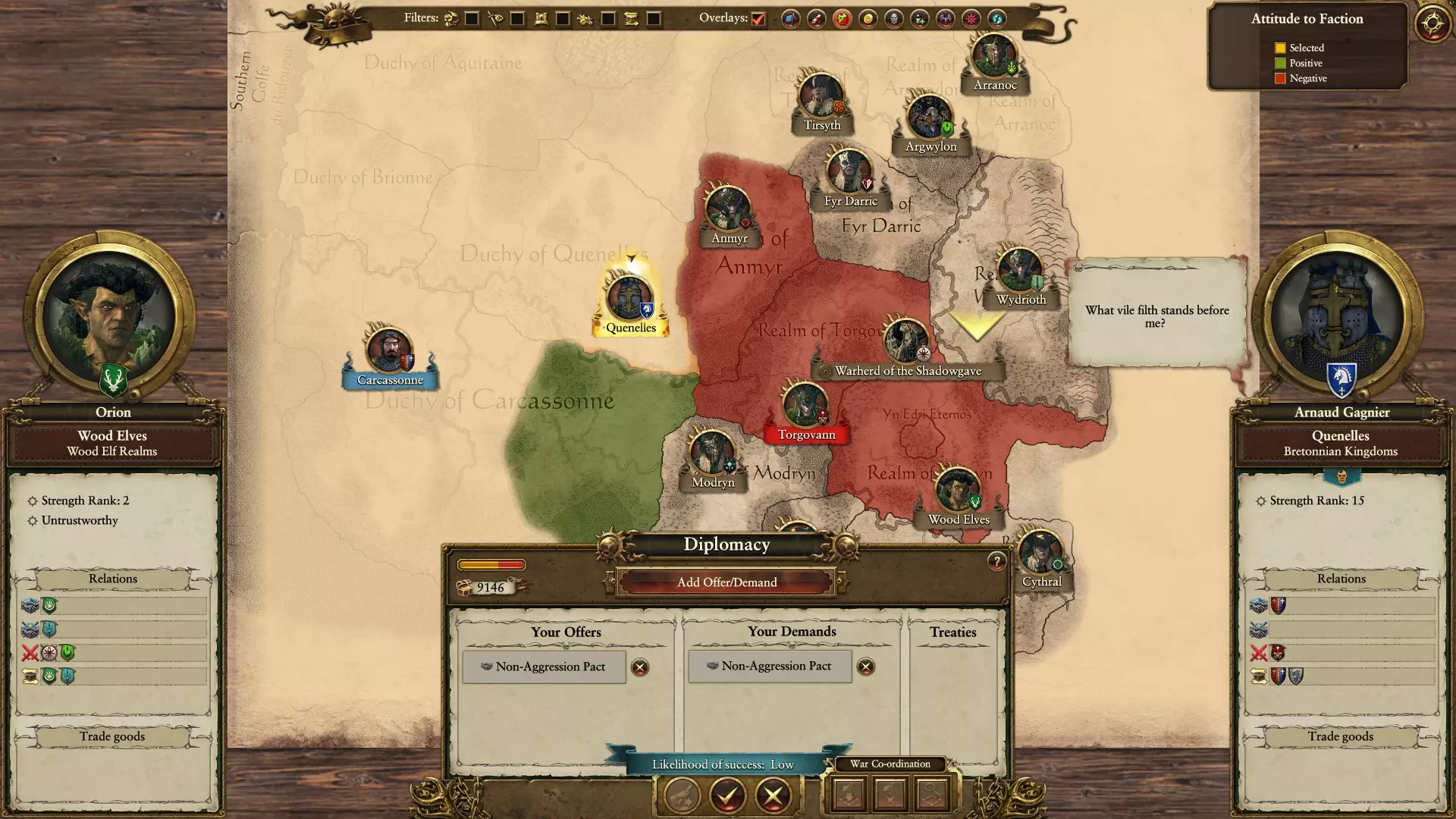Open the Add Offer/Demand menu
Image resolution: width=1456 pixels, height=819 pixels.
(726, 582)
